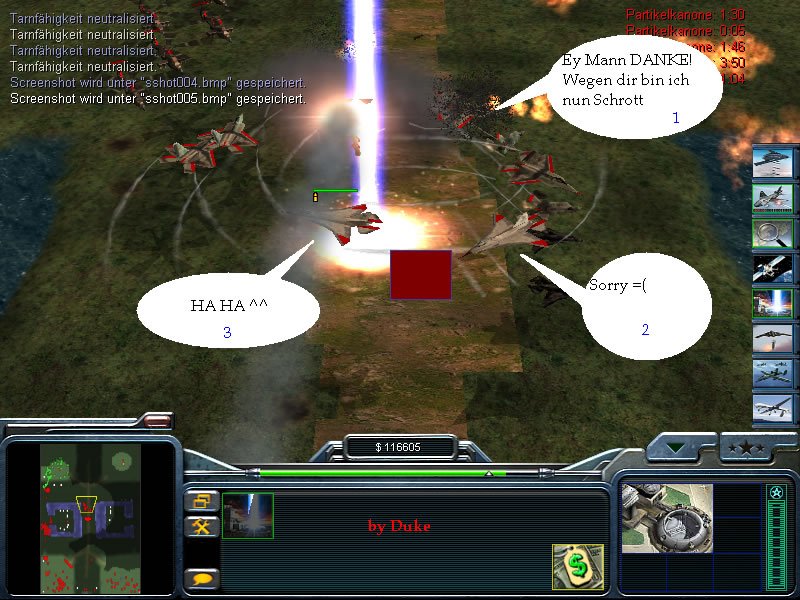Open the chat speech bubble button
Viewport: 800px width, 600px height.
point(201,578)
